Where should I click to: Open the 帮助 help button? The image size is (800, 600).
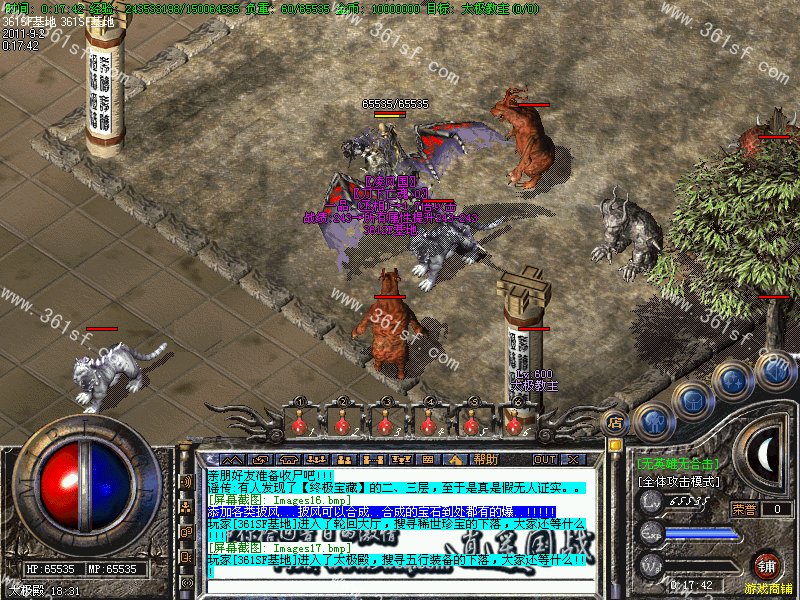click(486, 459)
